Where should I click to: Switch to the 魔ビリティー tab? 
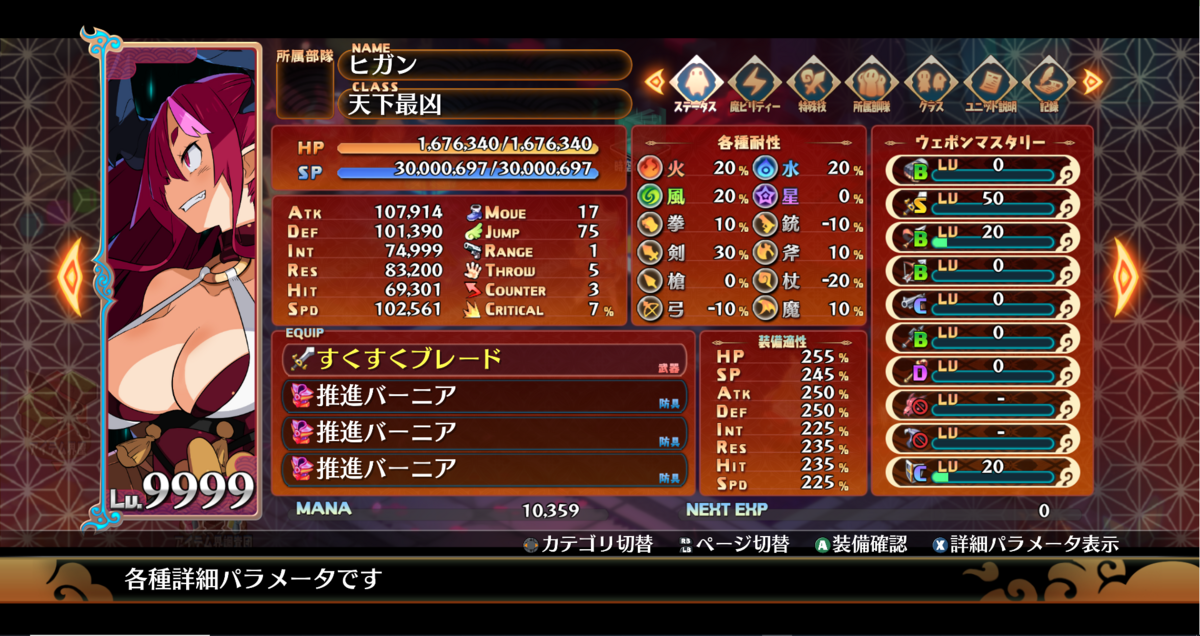pos(754,82)
